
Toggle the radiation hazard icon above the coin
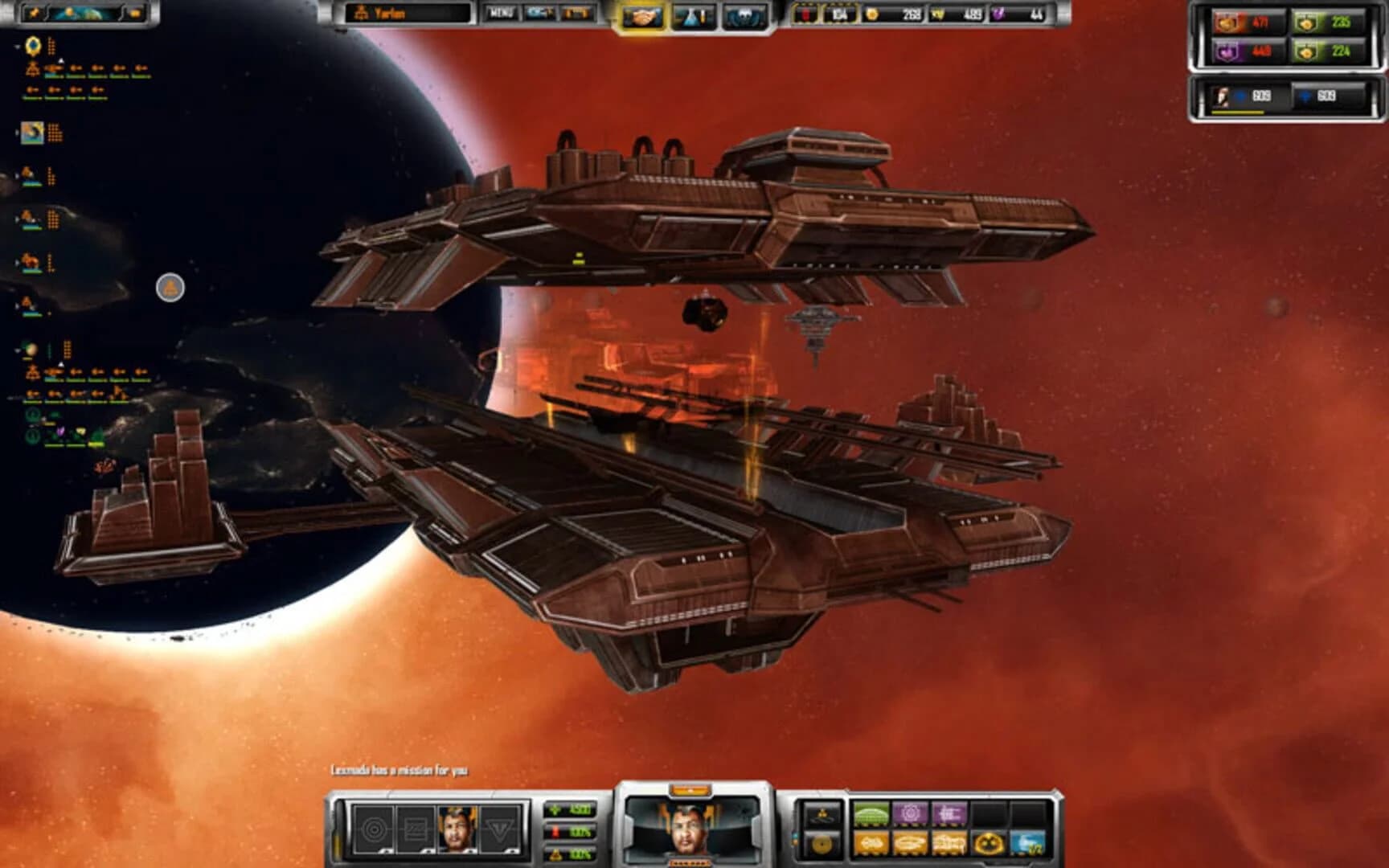pos(822,813)
